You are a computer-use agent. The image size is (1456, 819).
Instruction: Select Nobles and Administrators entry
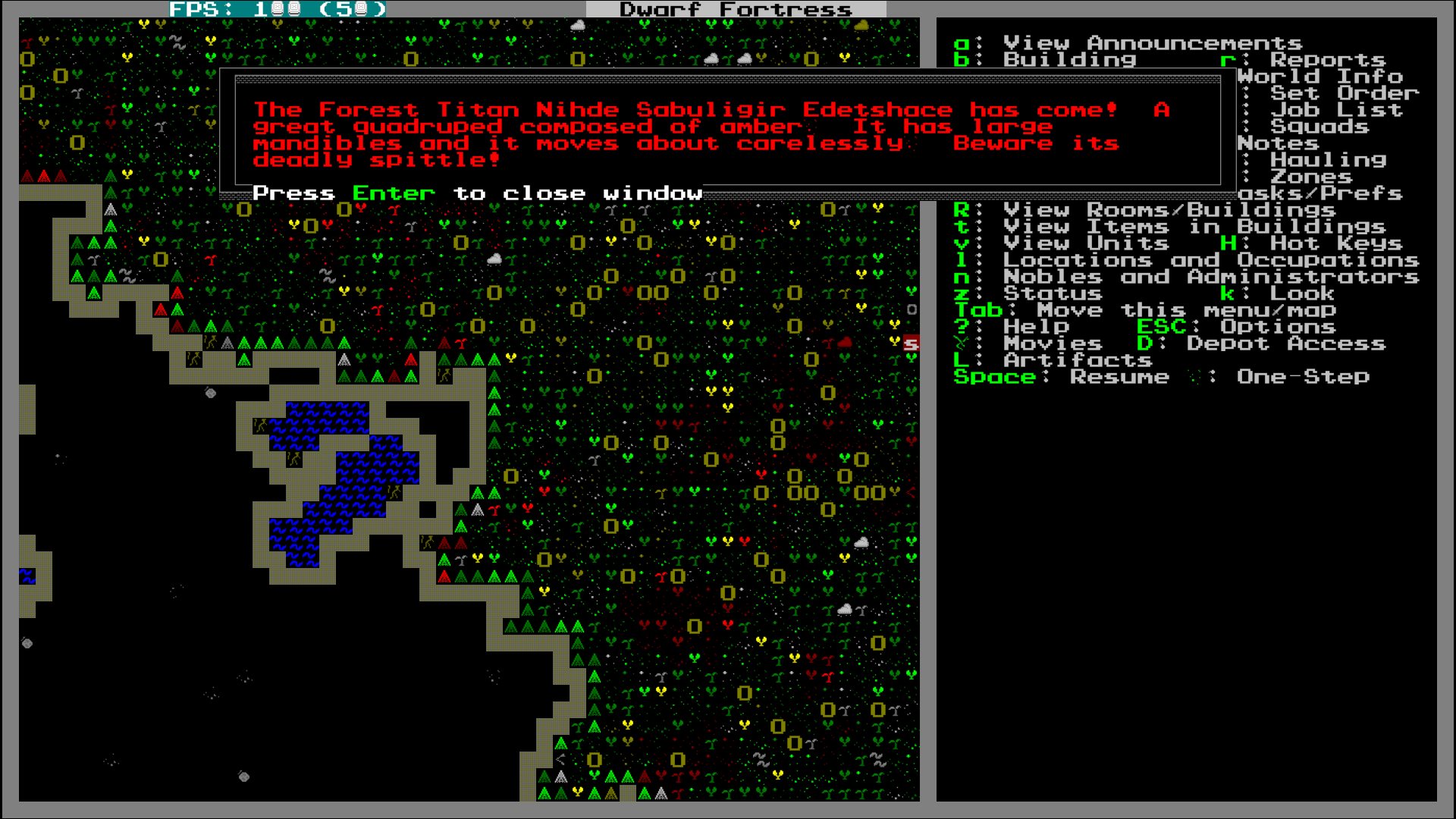[x=1211, y=277]
